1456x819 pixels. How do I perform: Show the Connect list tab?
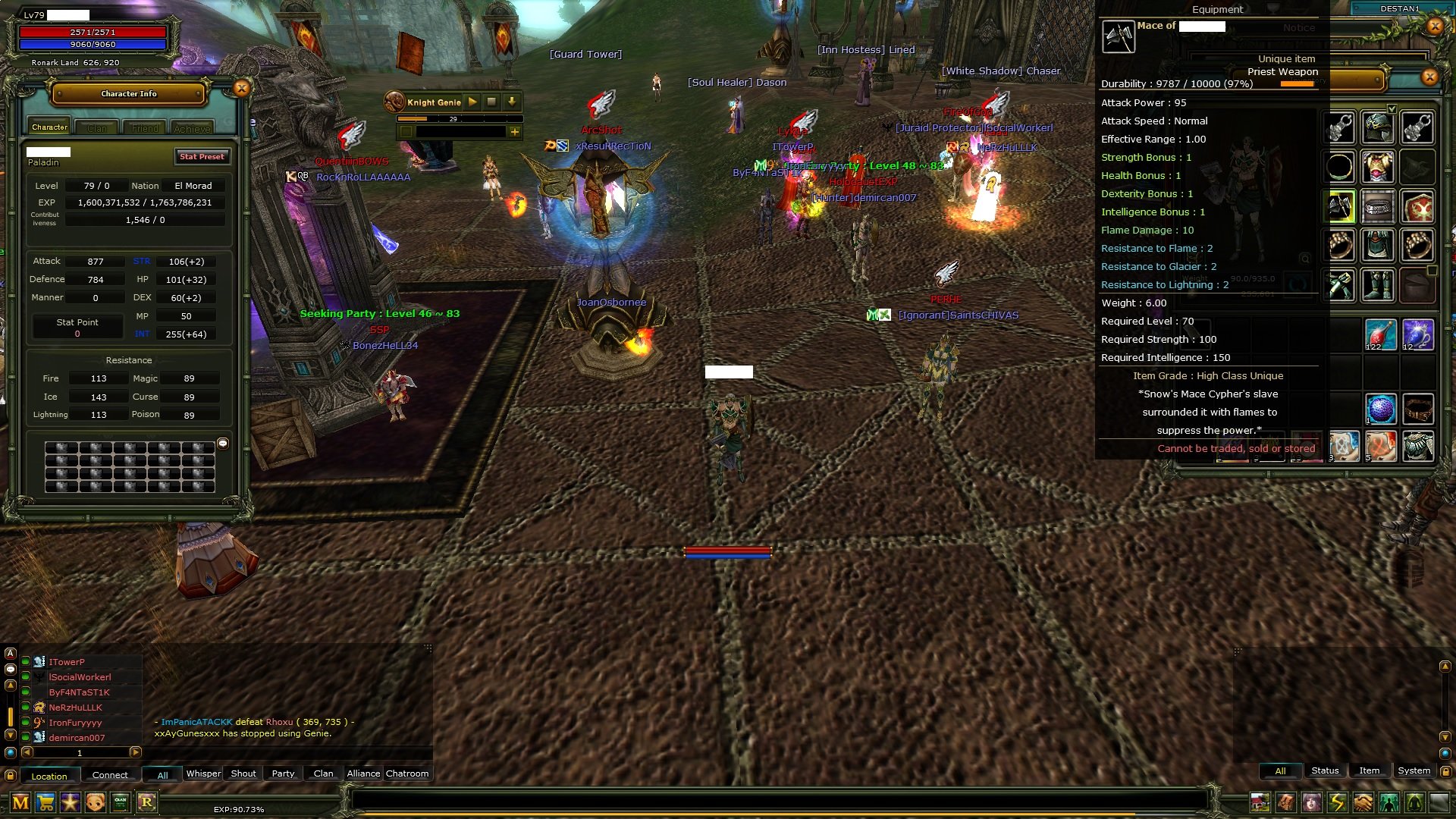110,775
